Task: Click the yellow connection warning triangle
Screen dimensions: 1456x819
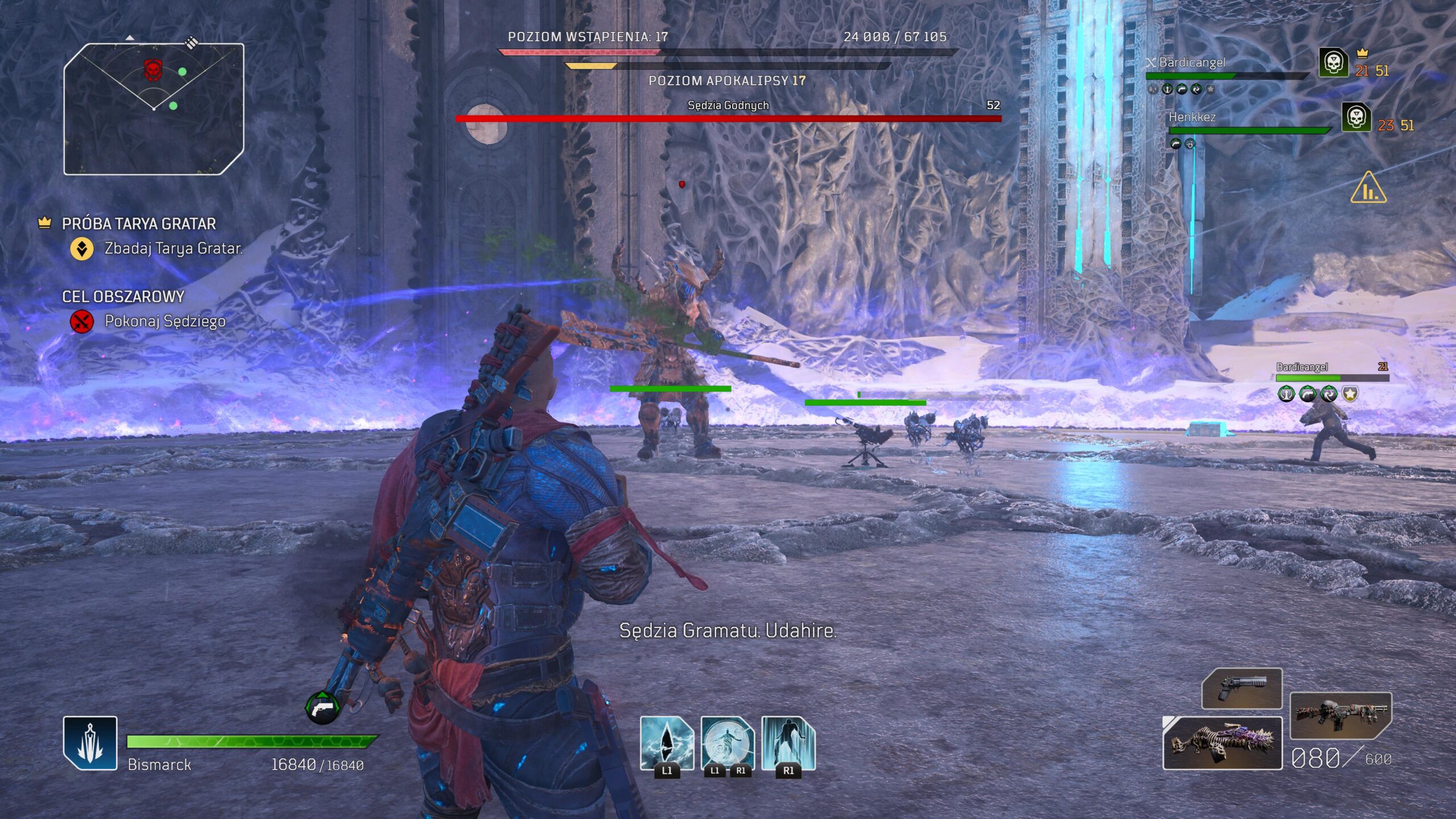Action: [1368, 188]
